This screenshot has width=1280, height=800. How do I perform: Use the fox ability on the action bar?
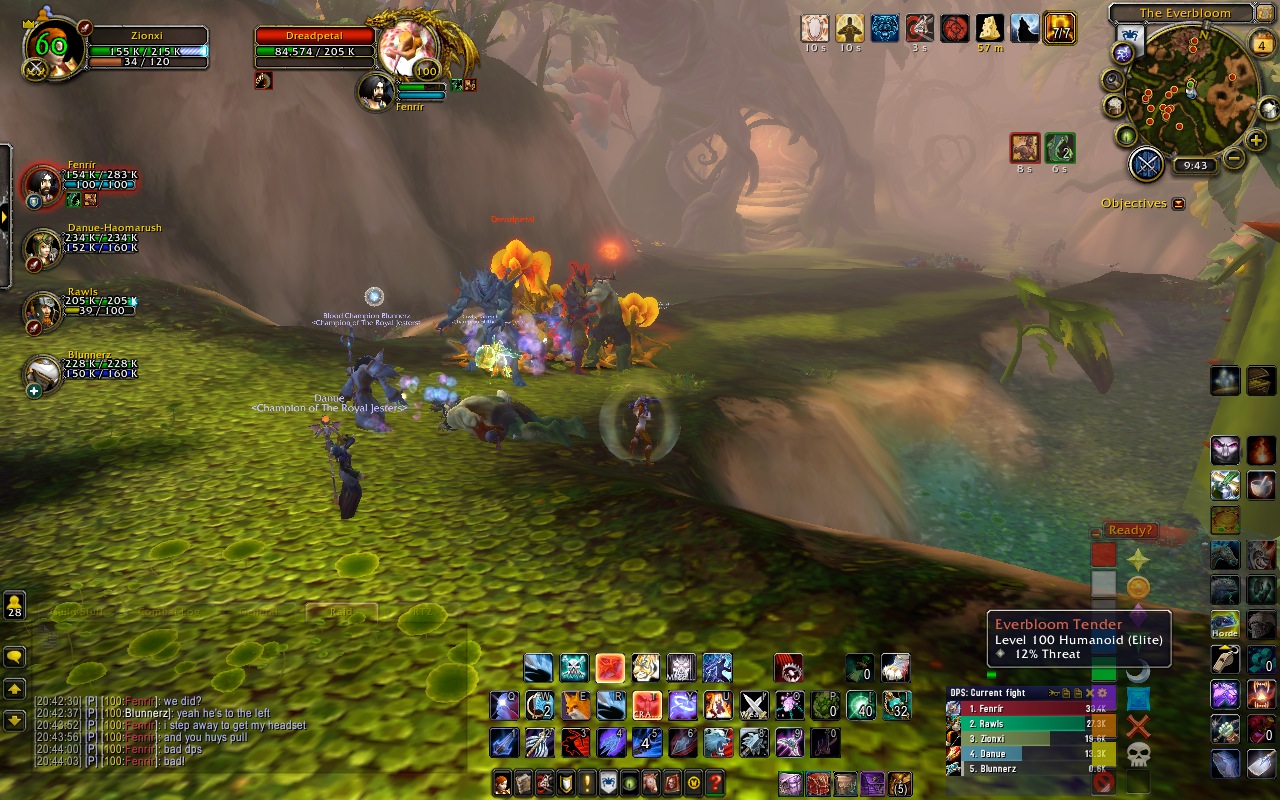point(574,705)
